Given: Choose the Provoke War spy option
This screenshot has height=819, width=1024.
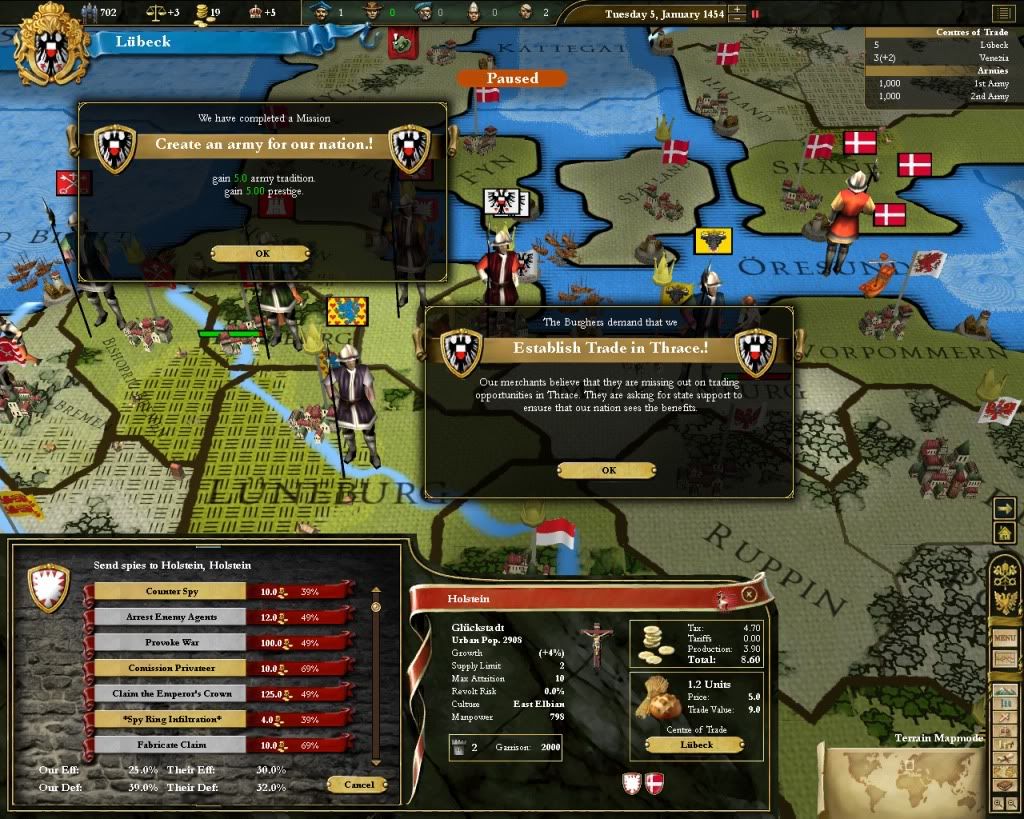Looking at the screenshot, I should tap(169, 642).
